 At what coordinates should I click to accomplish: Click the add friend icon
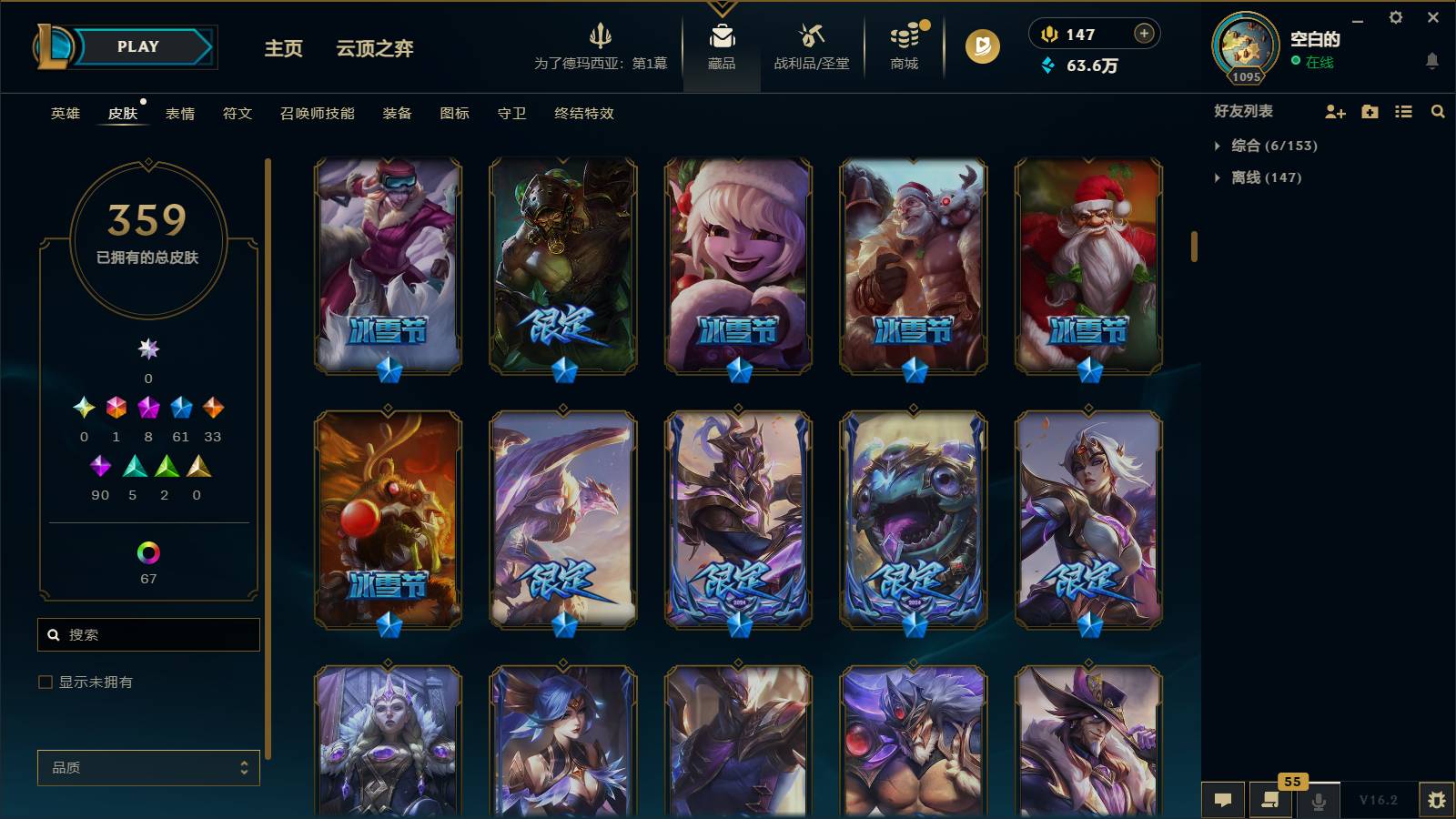click(1336, 112)
